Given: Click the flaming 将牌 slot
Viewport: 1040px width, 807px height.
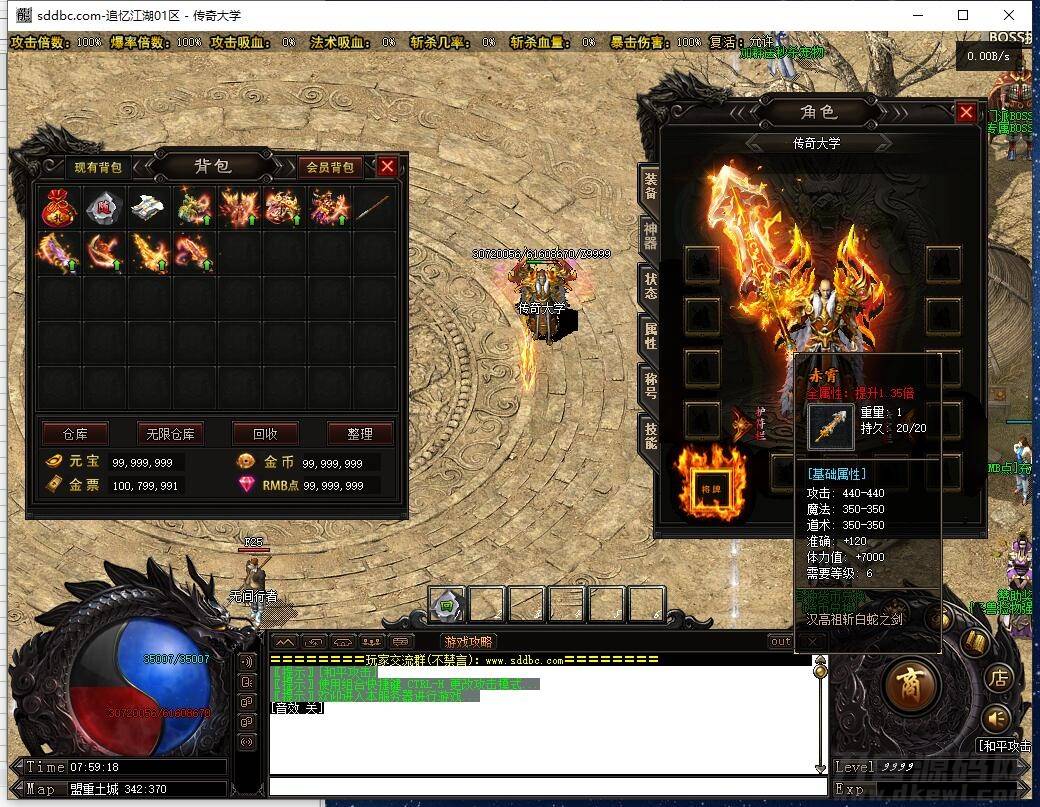Looking at the screenshot, I should coord(712,486).
